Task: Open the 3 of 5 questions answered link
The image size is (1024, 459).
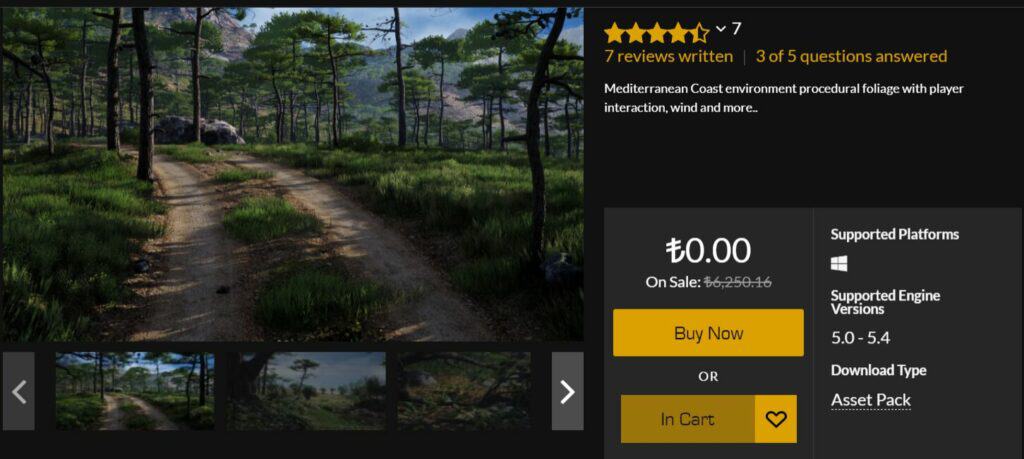Action: pos(851,56)
